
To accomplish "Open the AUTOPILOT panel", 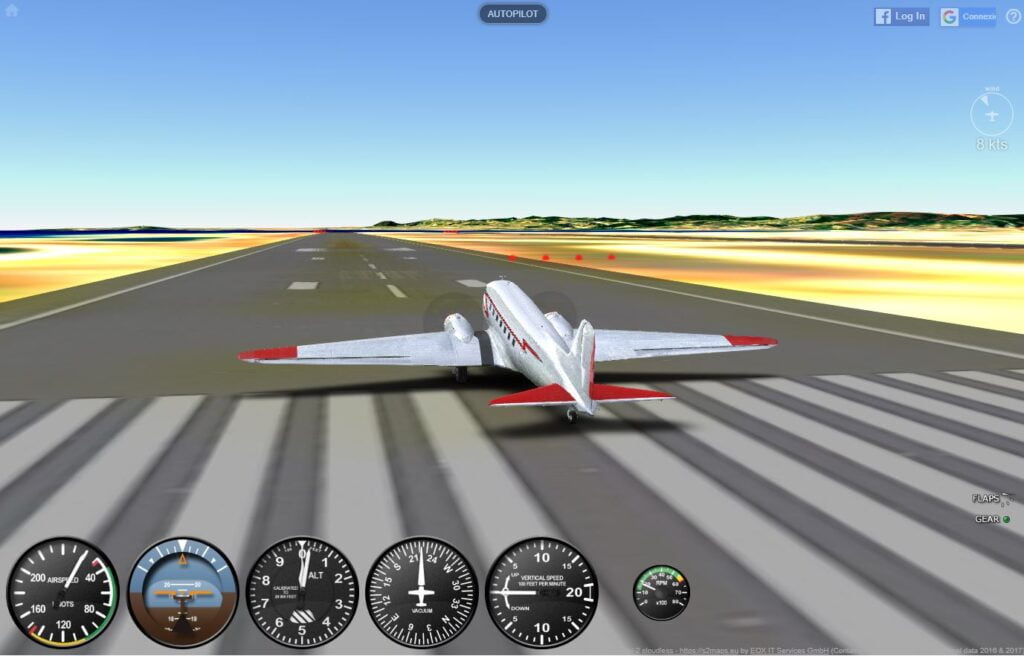I will [513, 14].
